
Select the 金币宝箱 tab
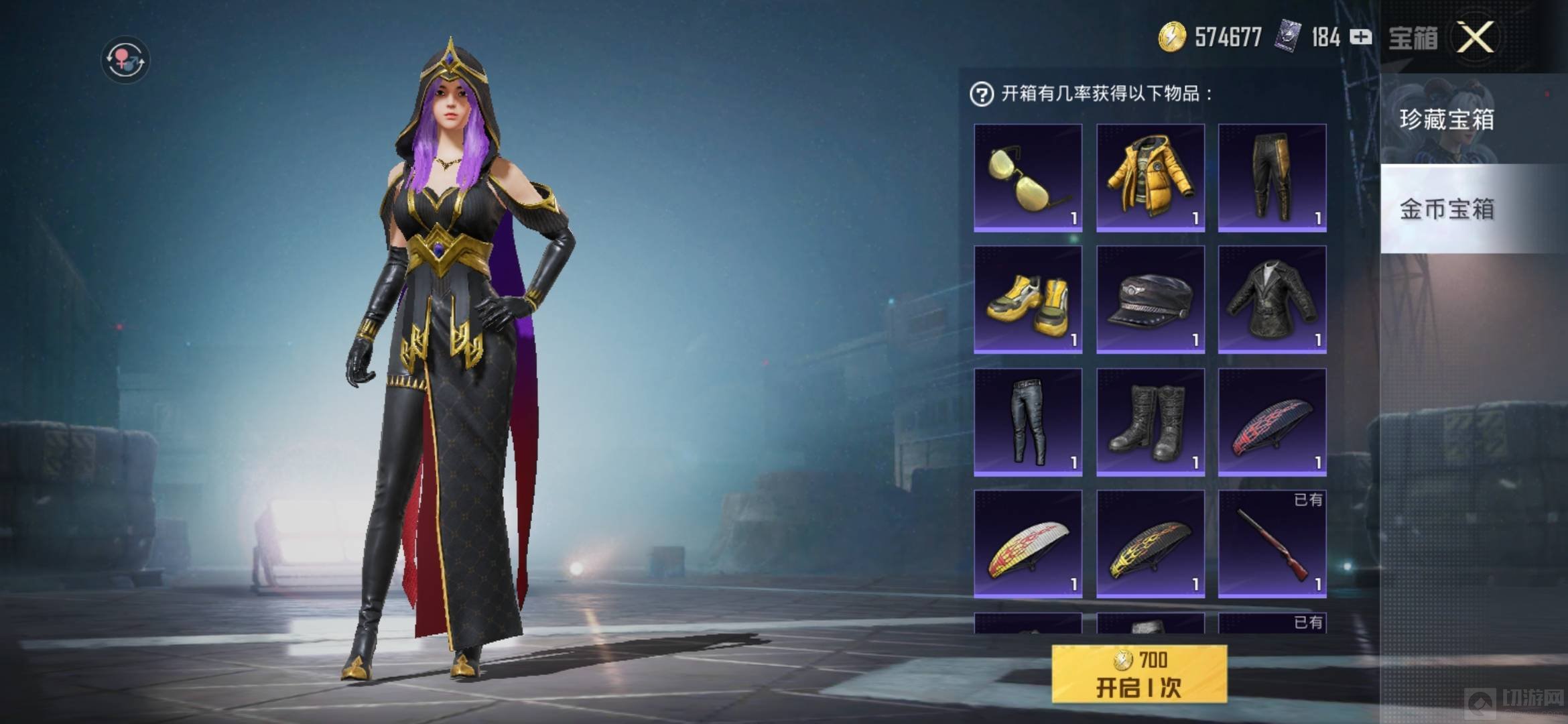(1447, 209)
